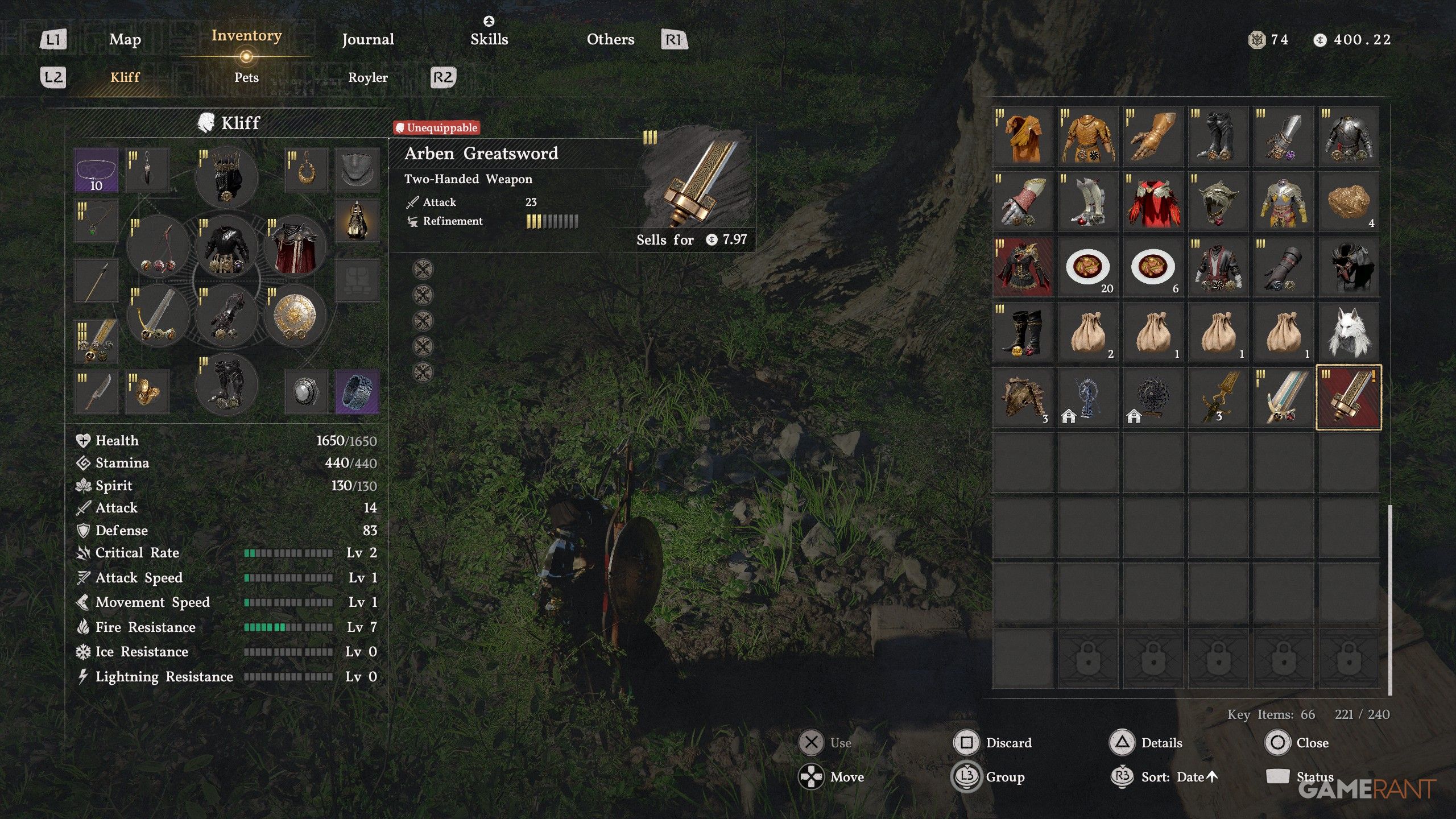Click the equipped round golden shield
This screenshot has width=1456, height=819.
[295, 316]
